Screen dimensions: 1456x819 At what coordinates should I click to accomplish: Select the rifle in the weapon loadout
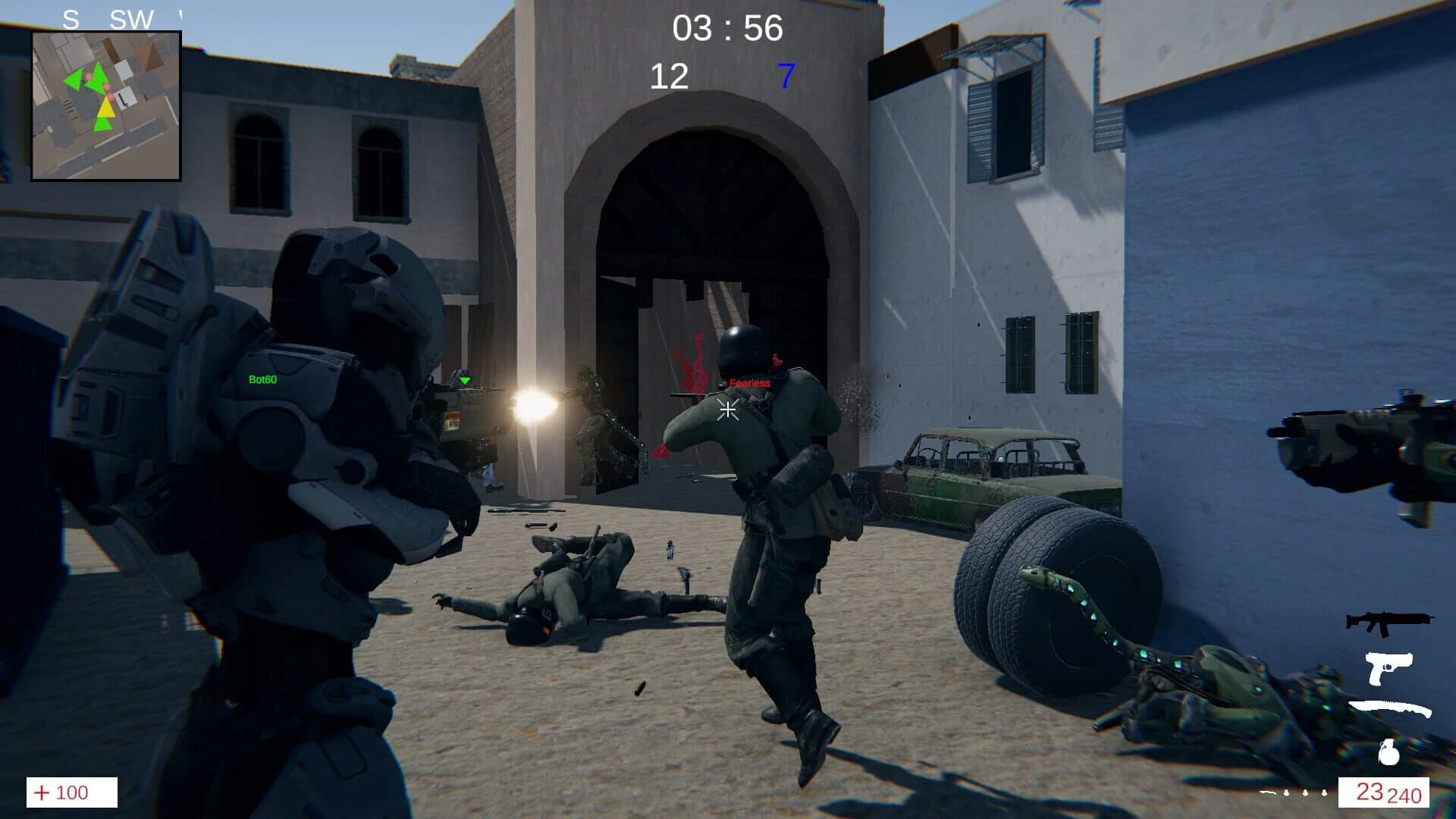point(1389,623)
